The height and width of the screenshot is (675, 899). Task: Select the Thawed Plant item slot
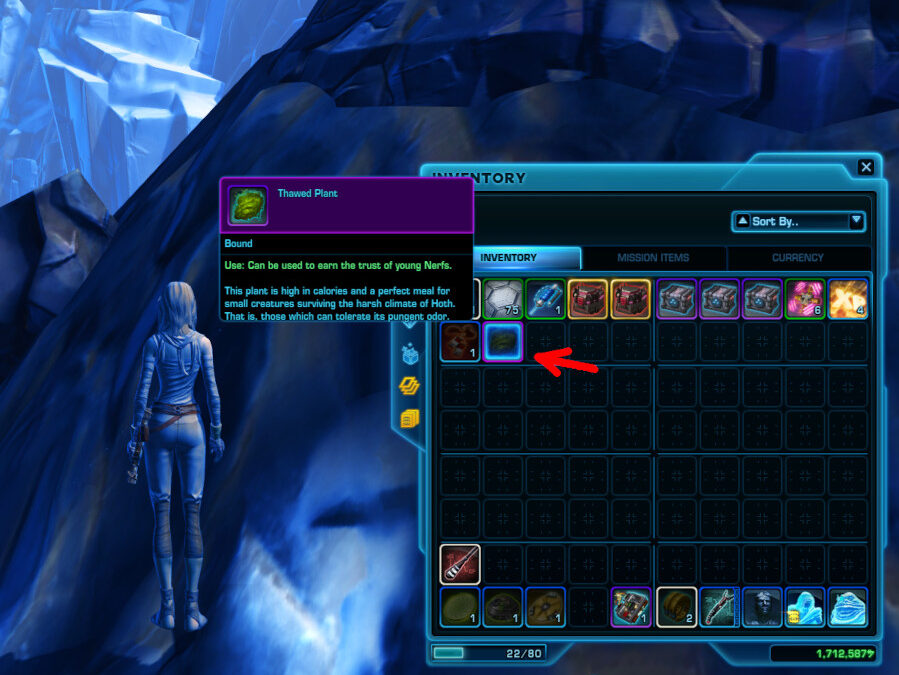(503, 341)
